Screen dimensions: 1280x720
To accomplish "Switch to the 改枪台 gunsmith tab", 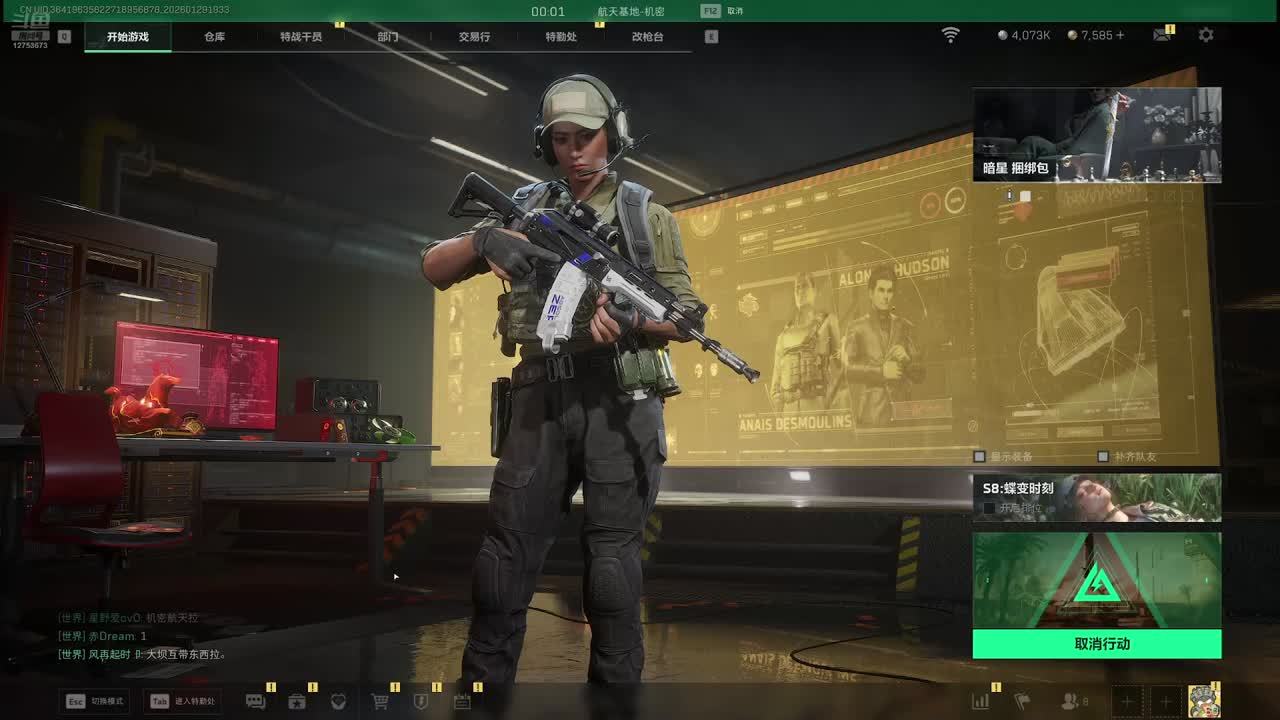I will click(x=647, y=37).
